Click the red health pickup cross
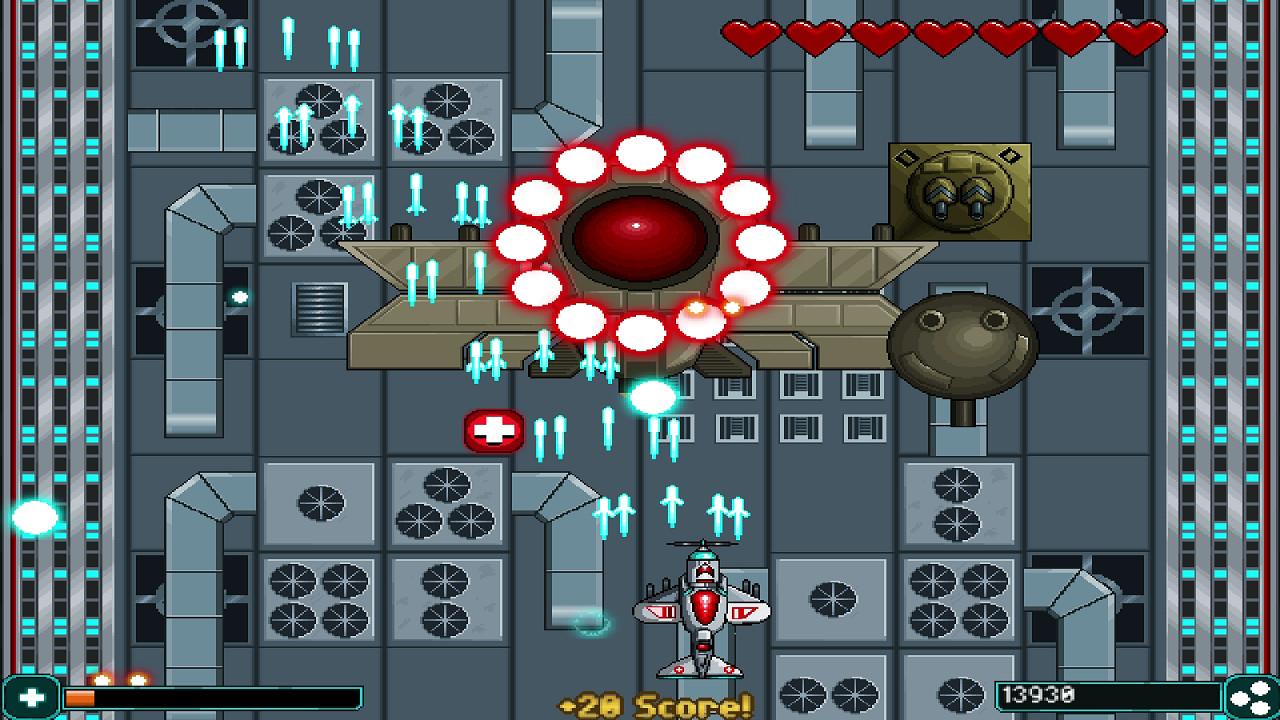The image size is (1280, 720). (x=492, y=432)
